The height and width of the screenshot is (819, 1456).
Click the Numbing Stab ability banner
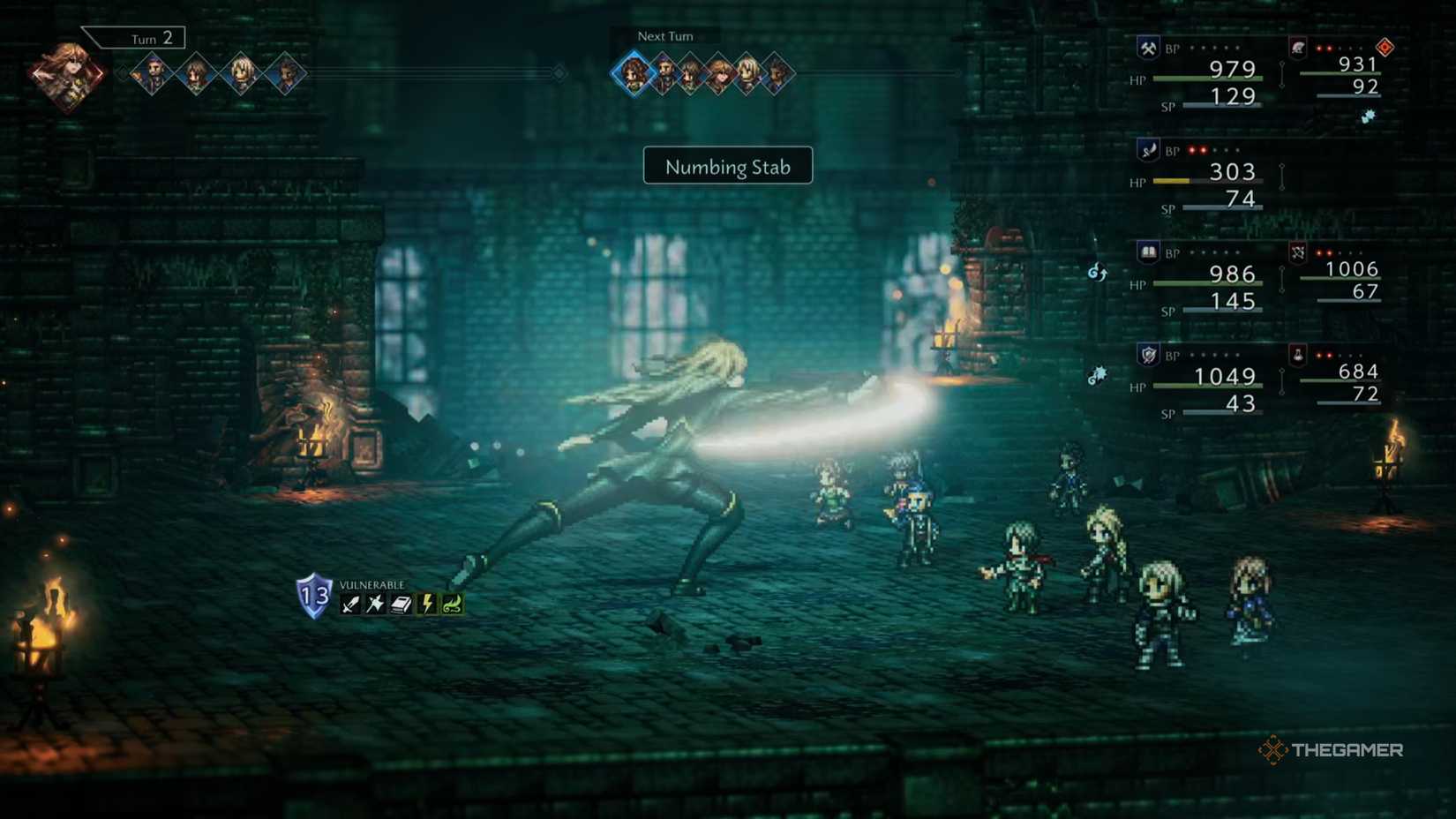(727, 166)
